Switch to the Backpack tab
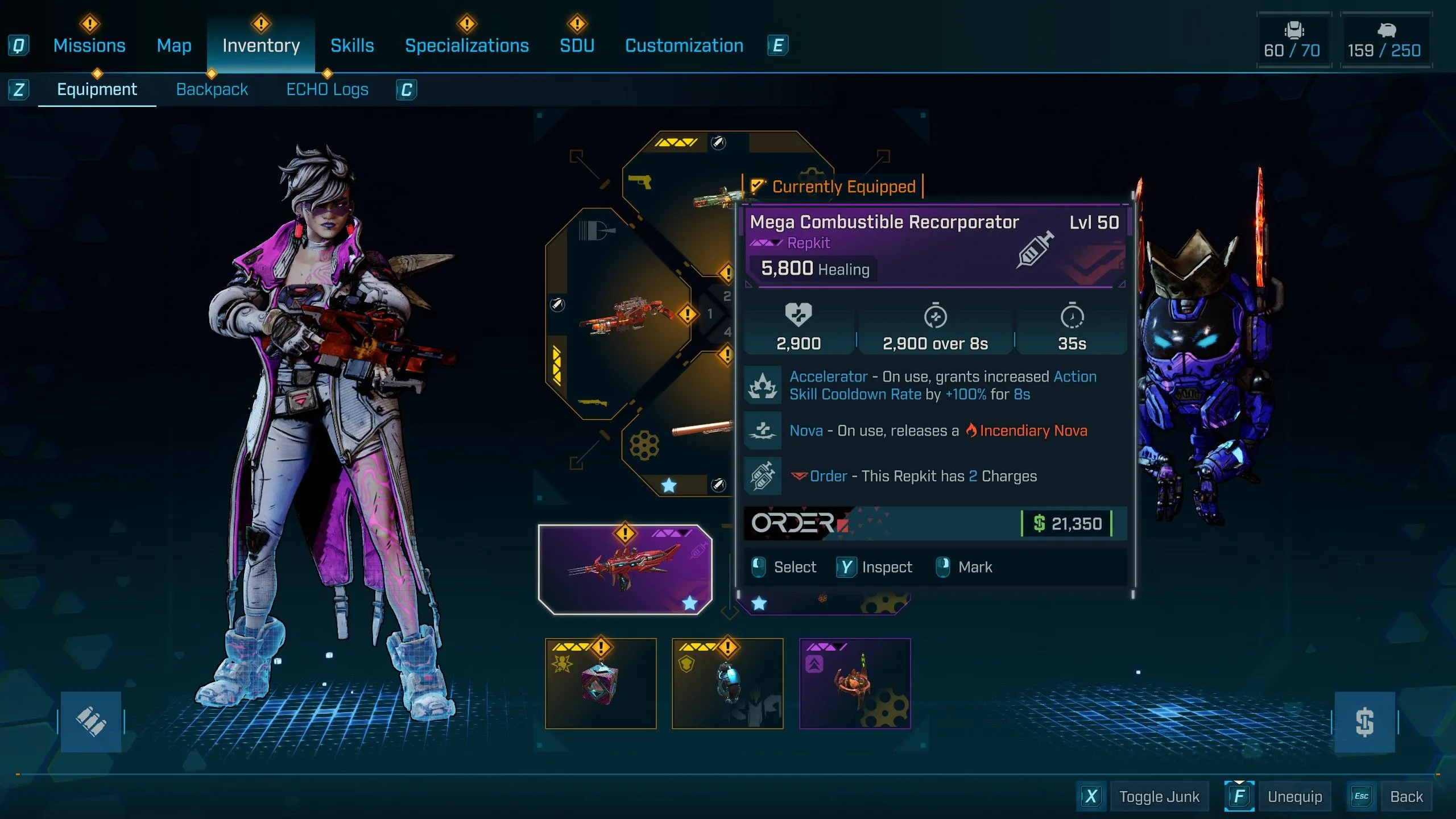Image resolution: width=1456 pixels, height=819 pixels. (x=212, y=89)
